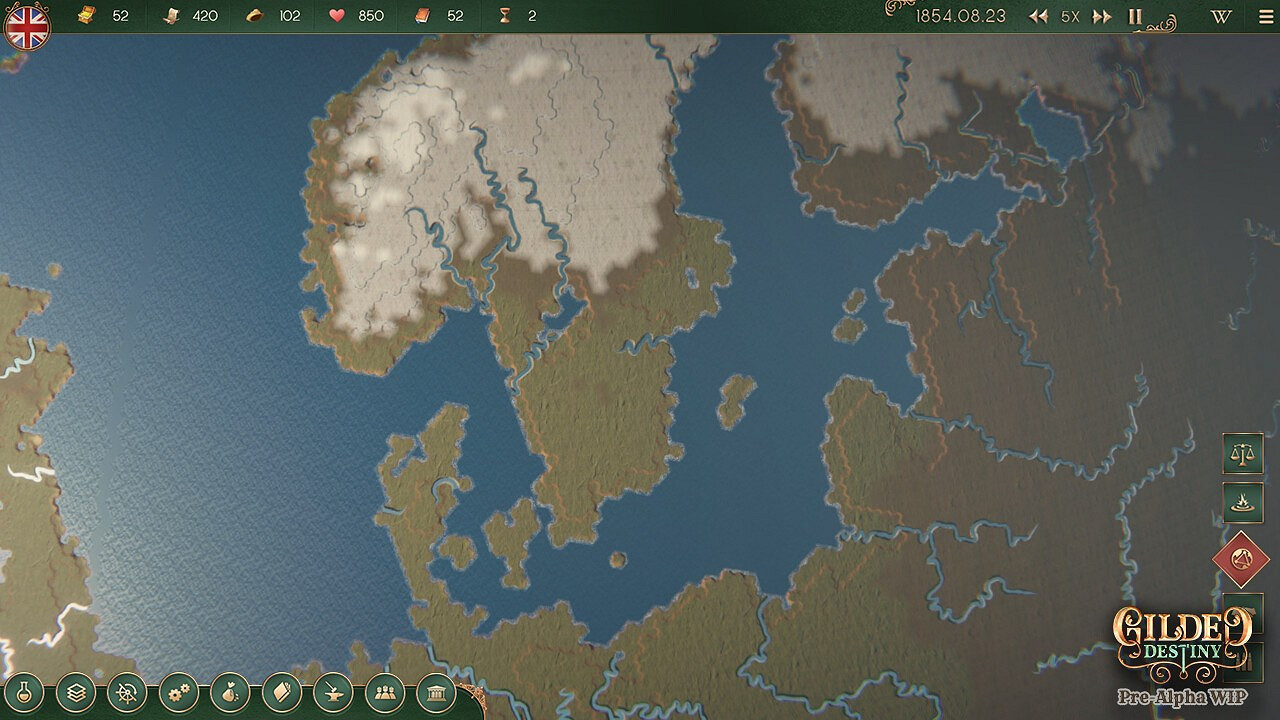Click the date display 1854.08.23
The height and width of the screenshot is (720, 1280).
(960, 16)
